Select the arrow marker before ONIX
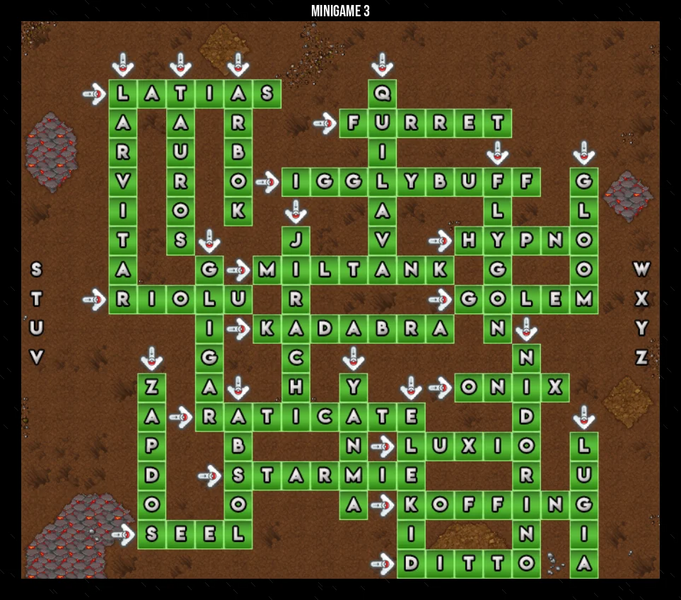Viewport: 681px width, 600px height. (440, 386)
